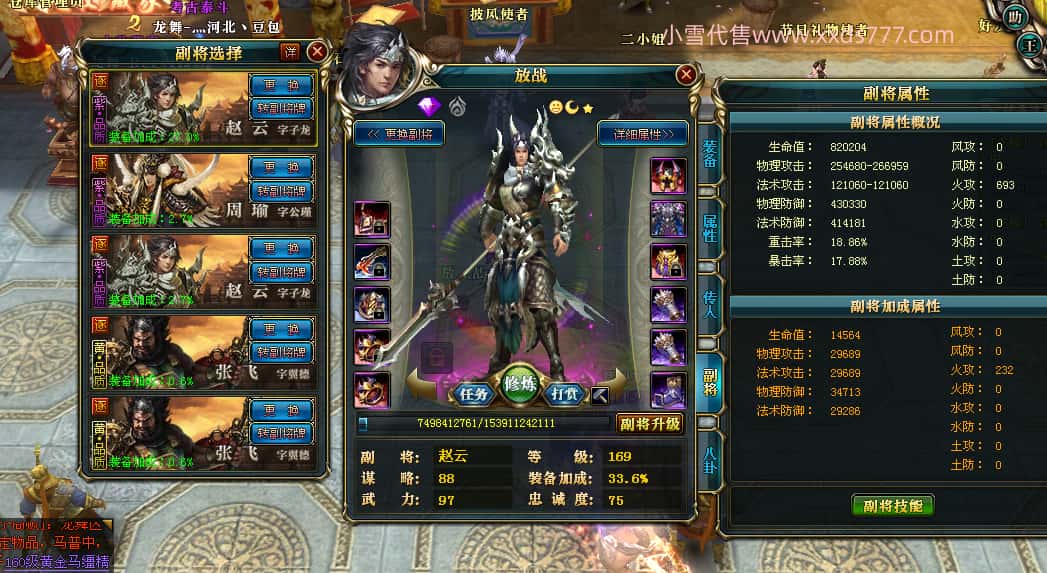This screenshot has width=1047, height=573.
Task: Click 更换 on the 周瑜 row
Action: click(281, 167)
